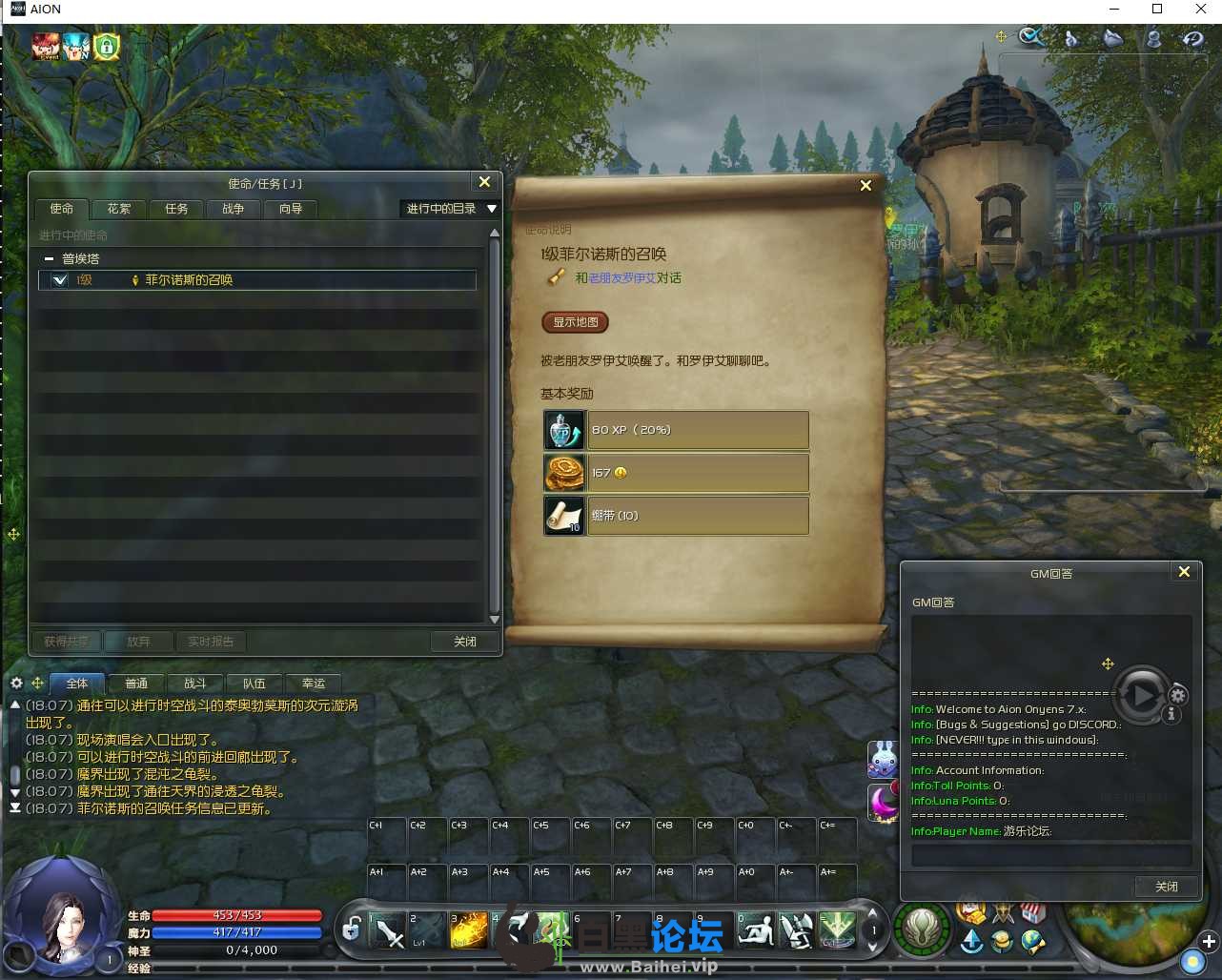The height and width of the screenshot is (980, 1222).
Task: Collapse the 普埃塔 quest group
Action: tap(49, 259)
